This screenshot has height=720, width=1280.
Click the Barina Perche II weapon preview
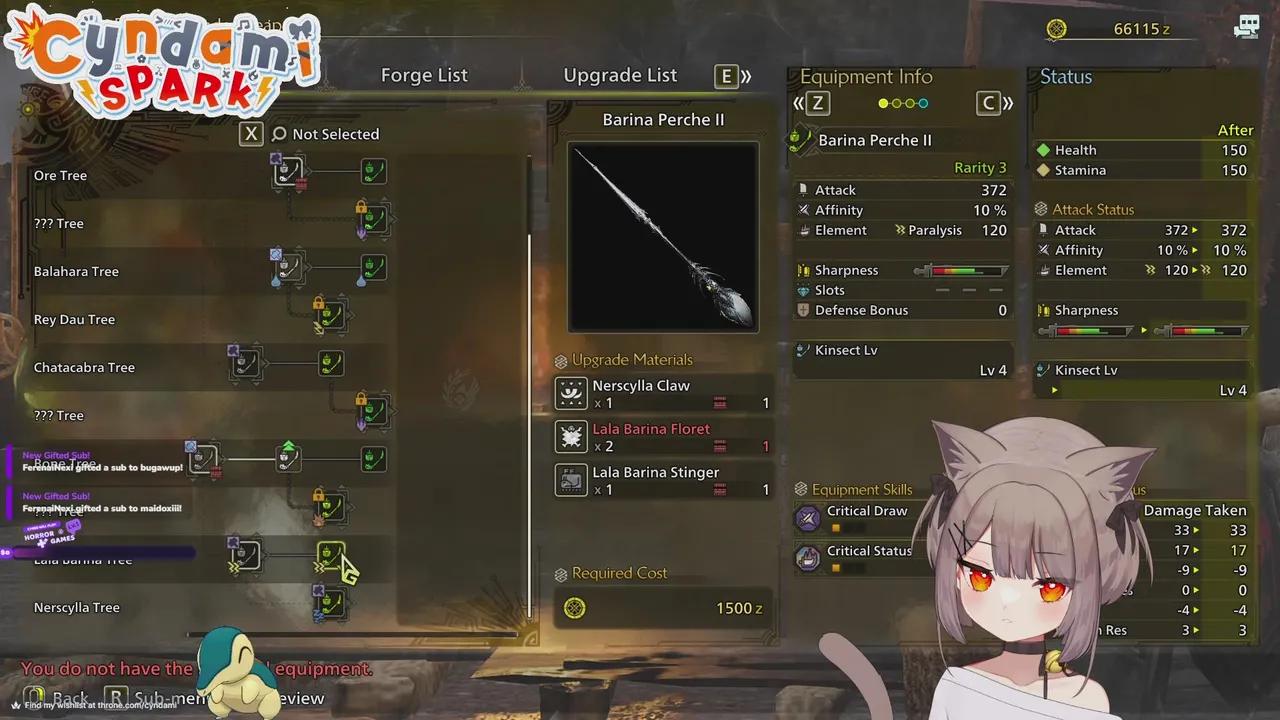coord(663,237)
